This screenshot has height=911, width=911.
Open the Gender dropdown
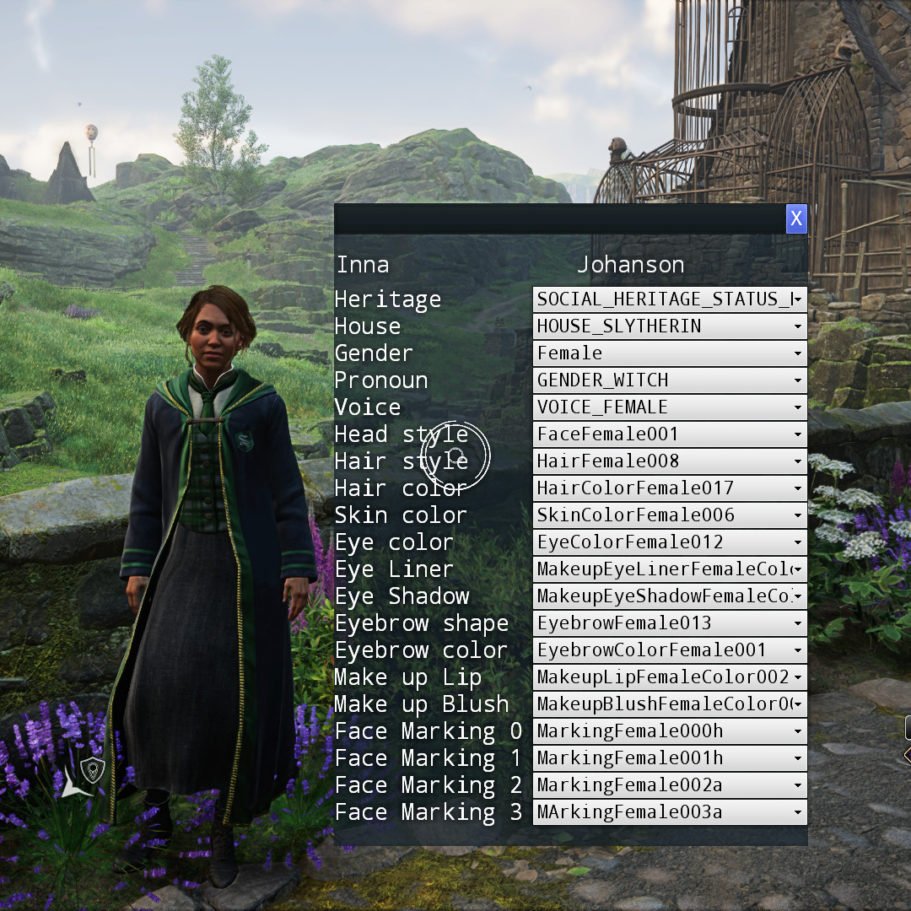[669, 353]
